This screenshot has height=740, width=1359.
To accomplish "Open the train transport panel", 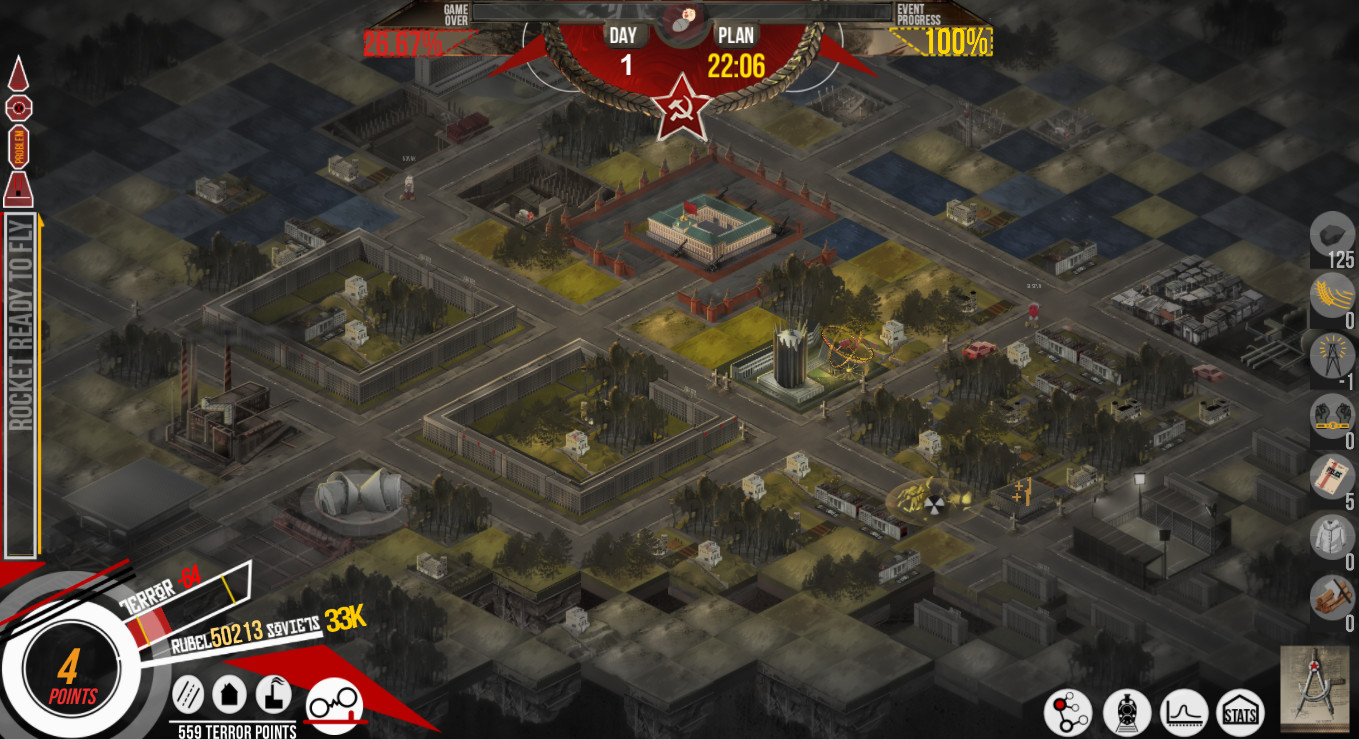I will [x=1129, y=712].
